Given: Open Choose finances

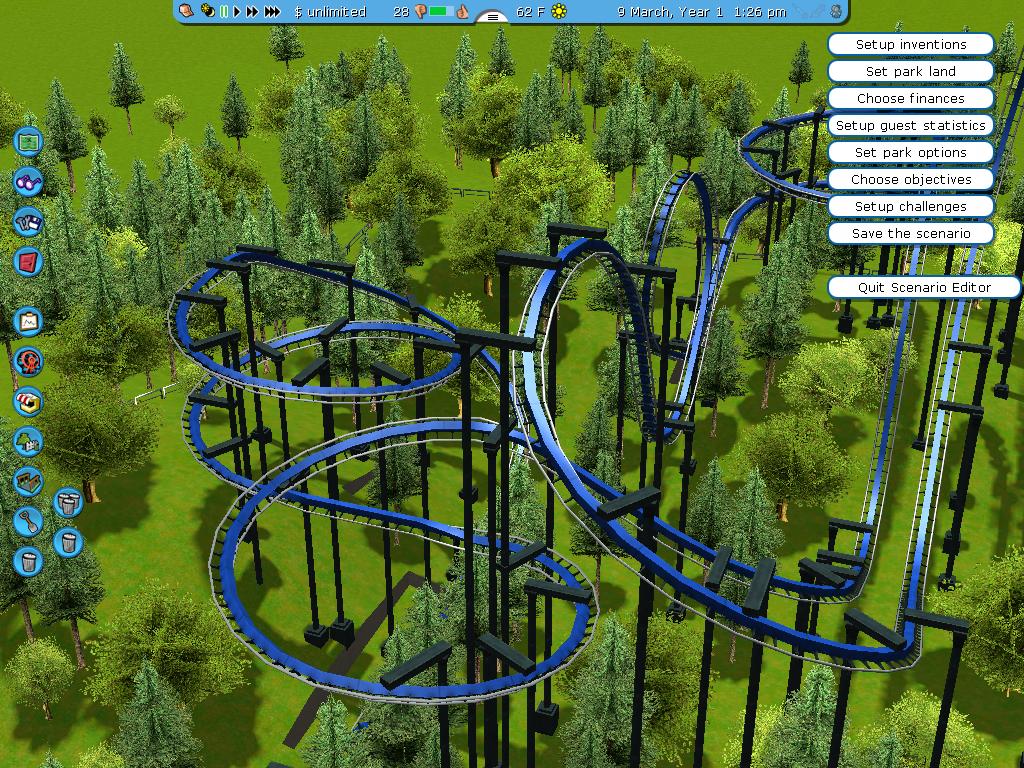Looking at the screenshot, I should pos(910,98).
